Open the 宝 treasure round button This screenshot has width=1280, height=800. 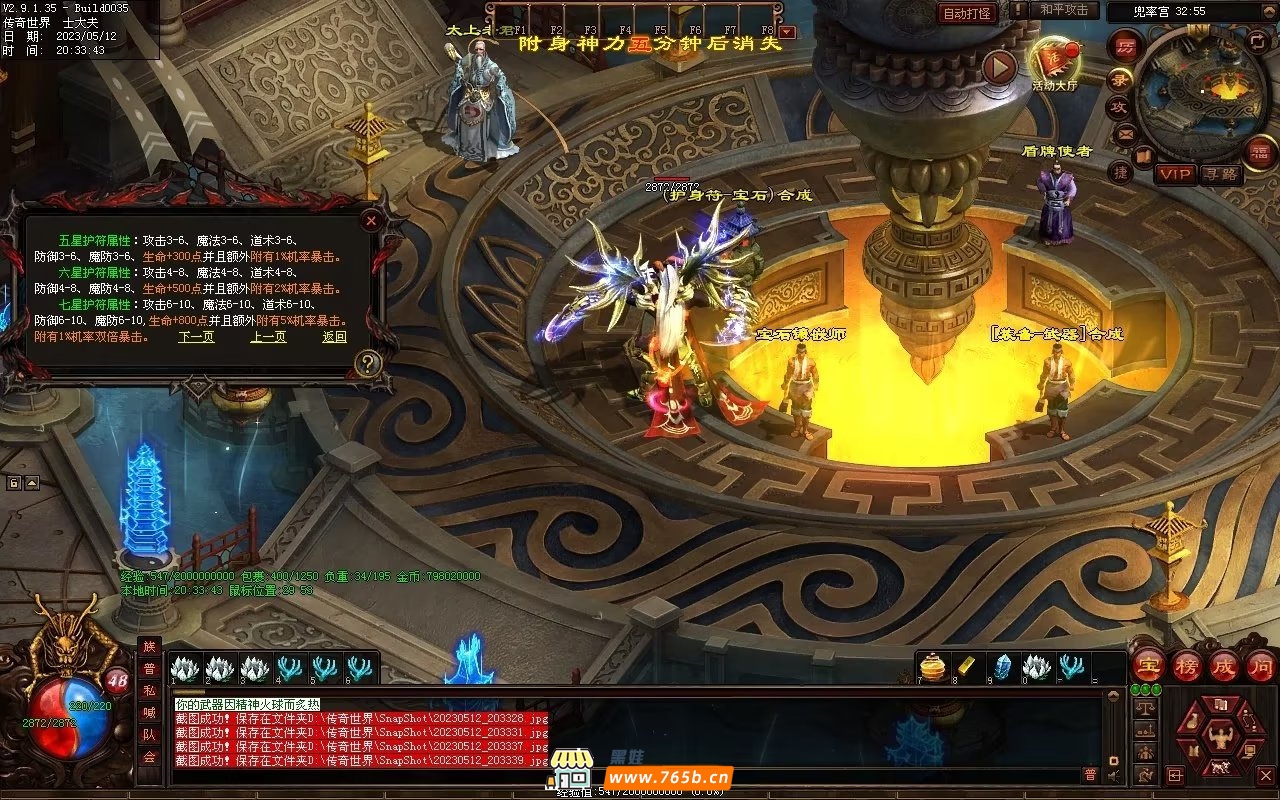(x=1148, y=665)
